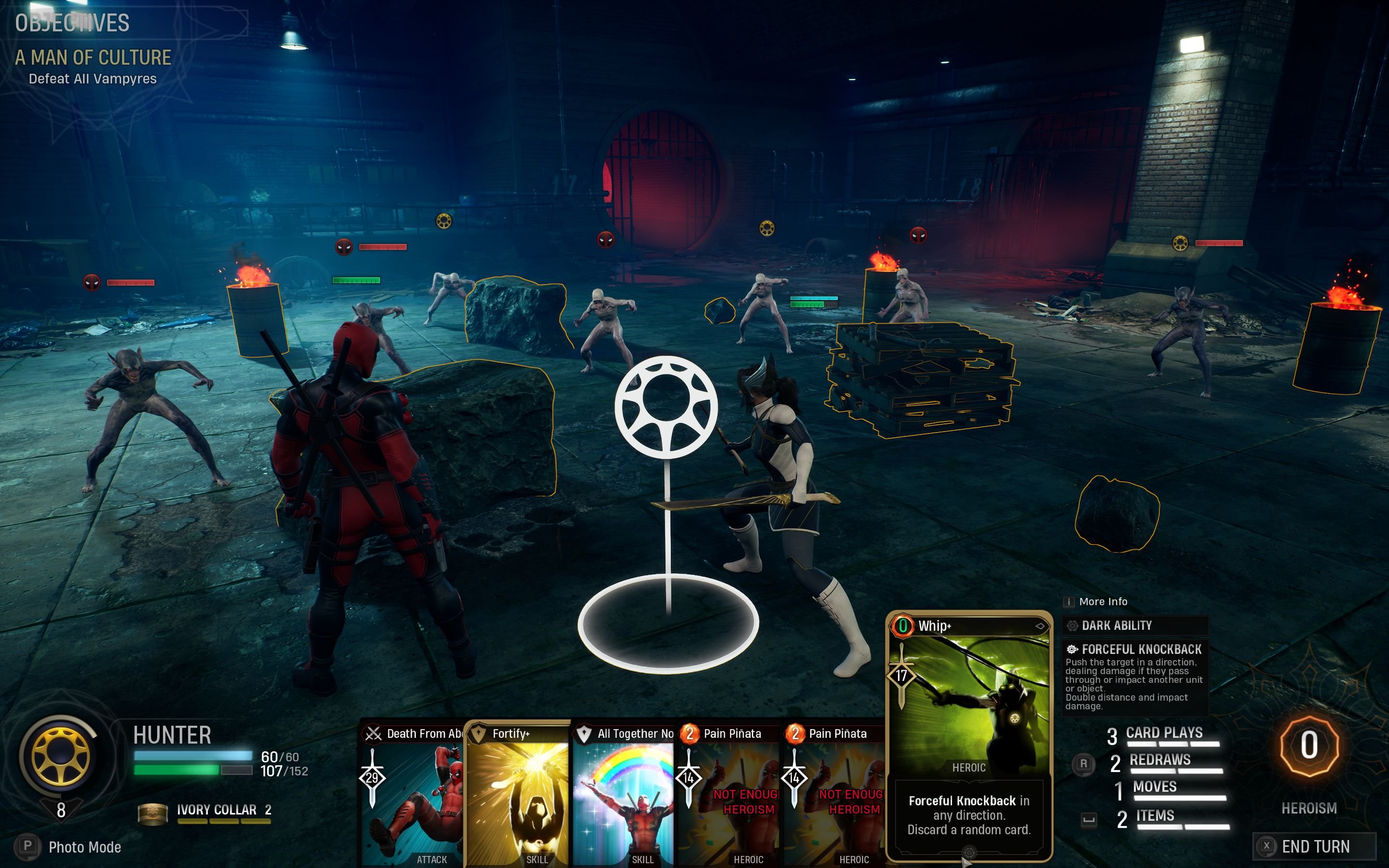
Task: Choose the All Together Now skill card
Action: pos(624,795)
